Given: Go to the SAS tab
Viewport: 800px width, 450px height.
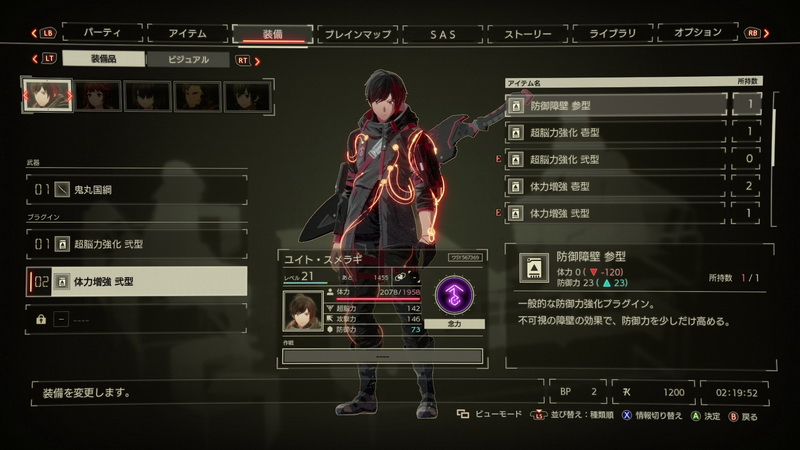Looking at the screenshot, I should pyautogui.click(x=442, y=33).
